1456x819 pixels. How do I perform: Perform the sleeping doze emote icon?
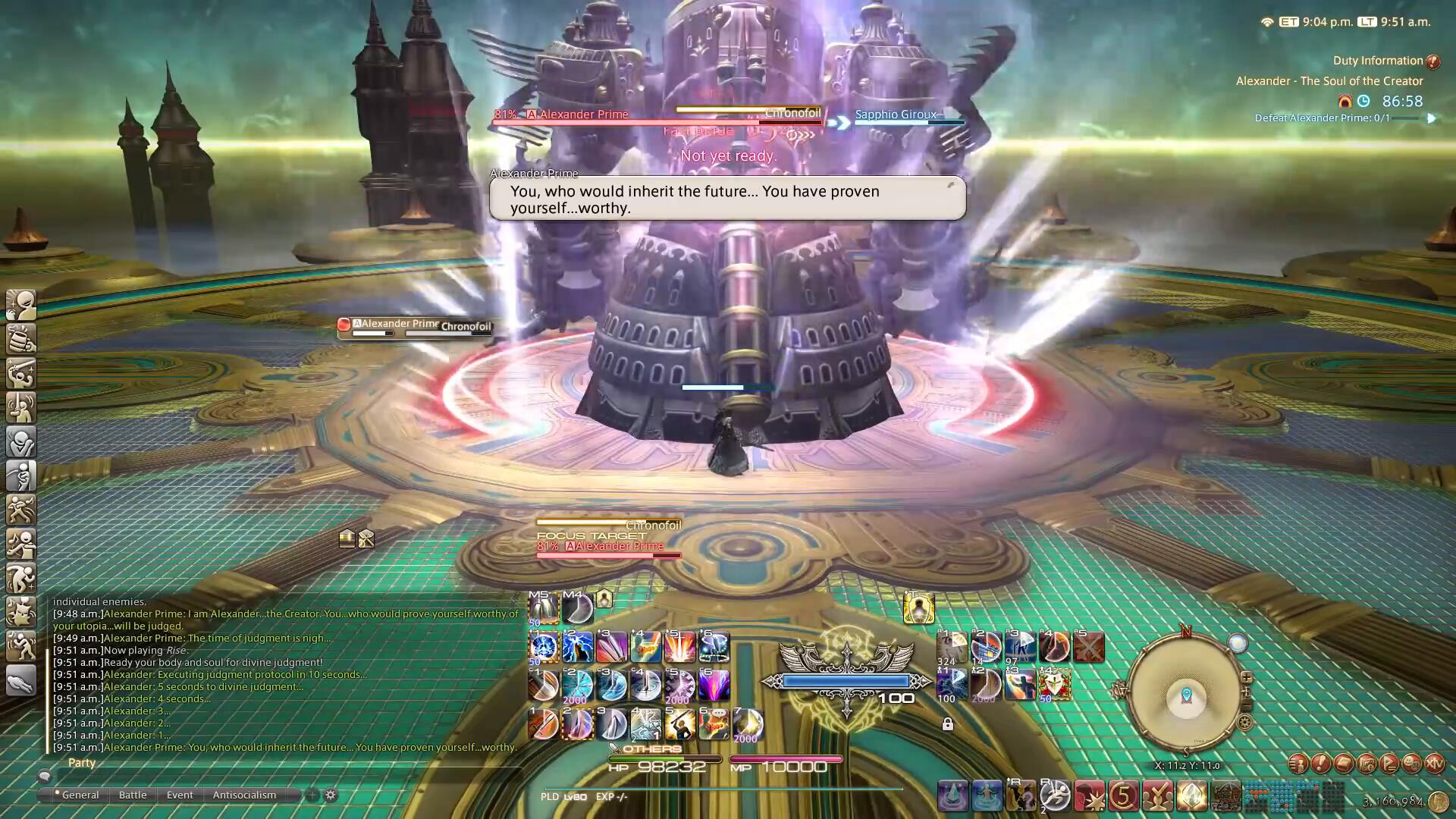click(x=21, y=680)
